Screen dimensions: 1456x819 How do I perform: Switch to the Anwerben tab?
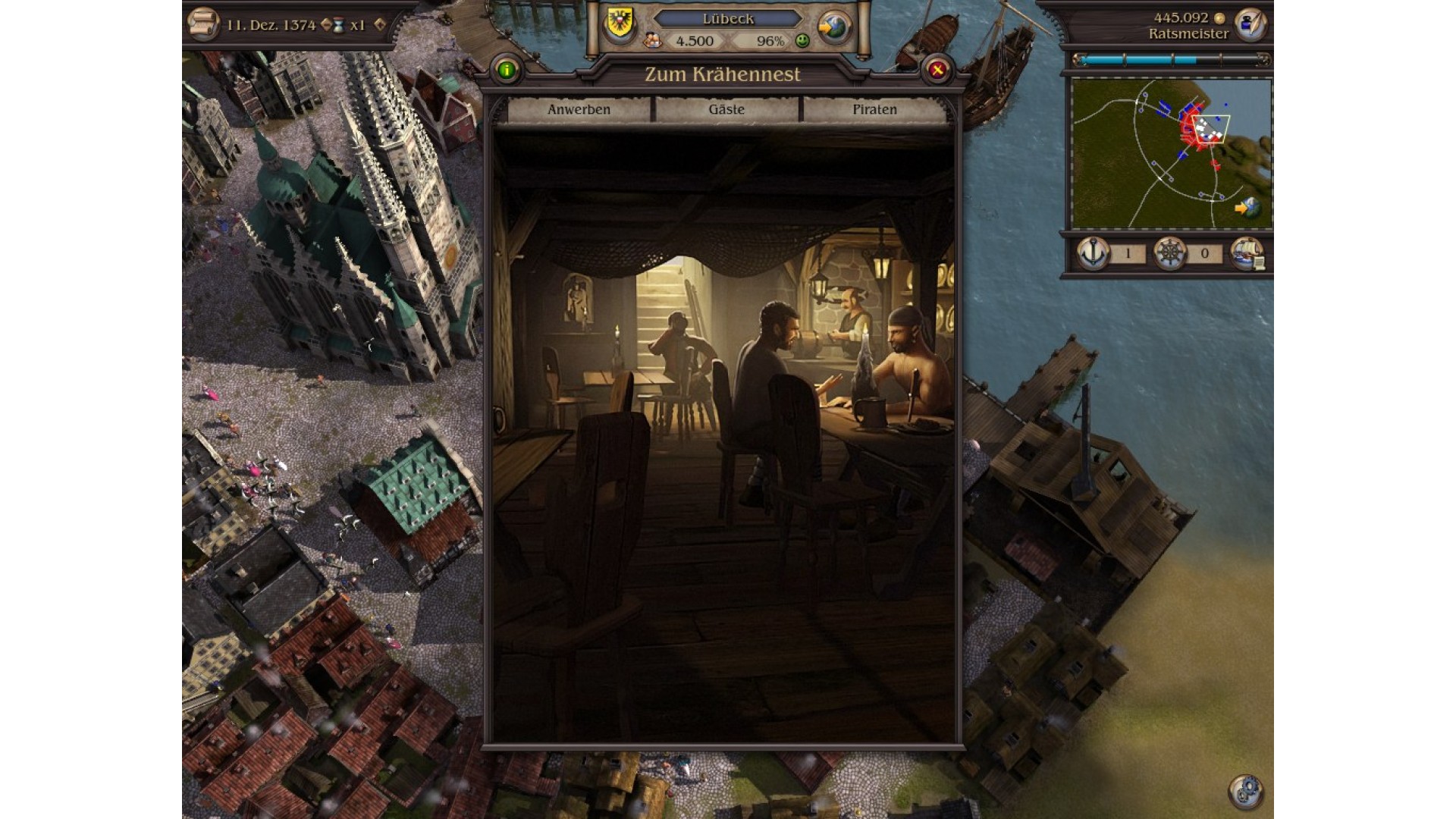(579, 110)
